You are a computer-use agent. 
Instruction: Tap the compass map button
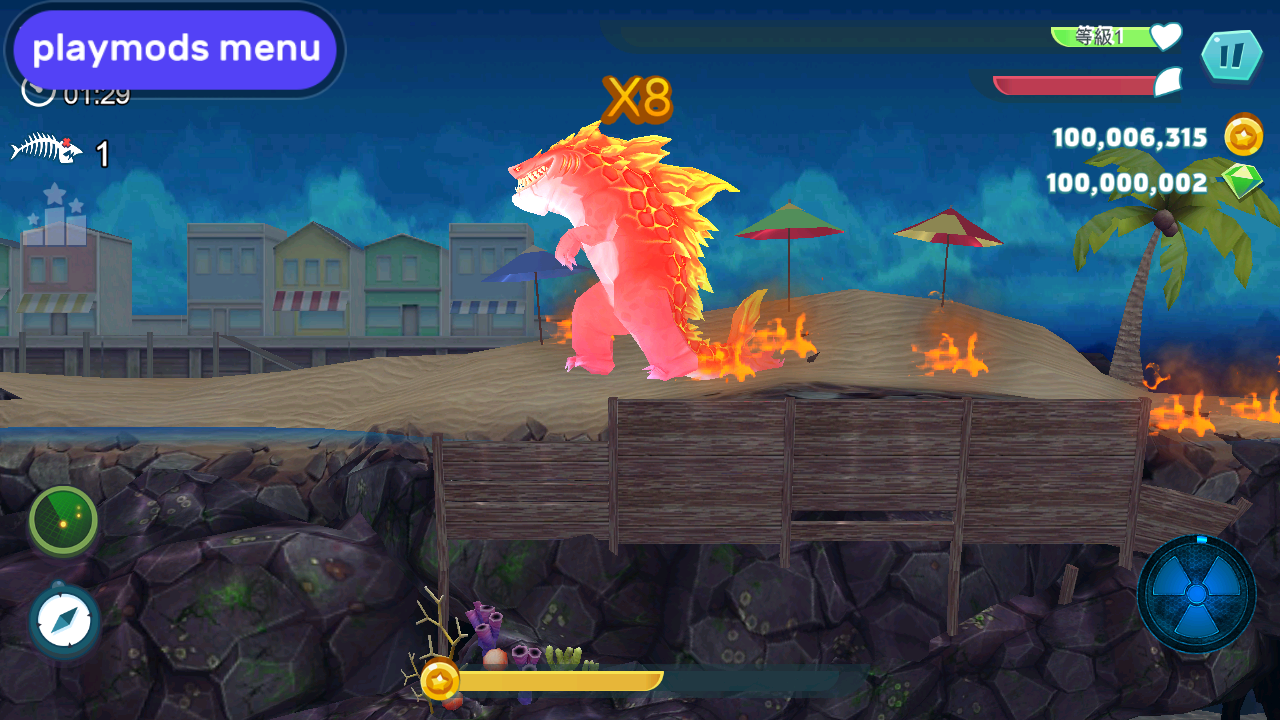pyautogui.click(x=65, y=620)
